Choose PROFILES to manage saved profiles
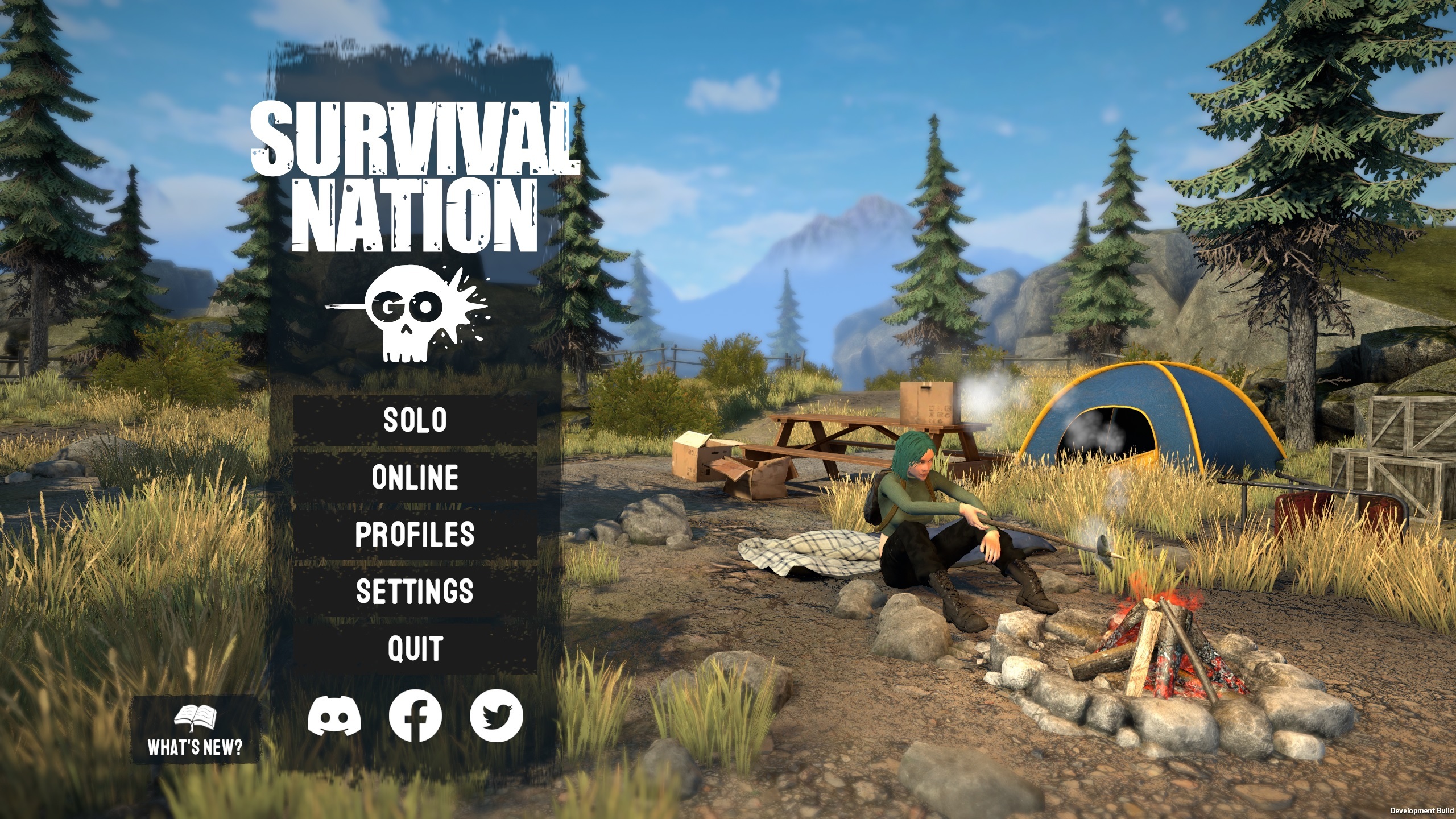The width and height of the screenshot is (1456, 819). [415, 535]
